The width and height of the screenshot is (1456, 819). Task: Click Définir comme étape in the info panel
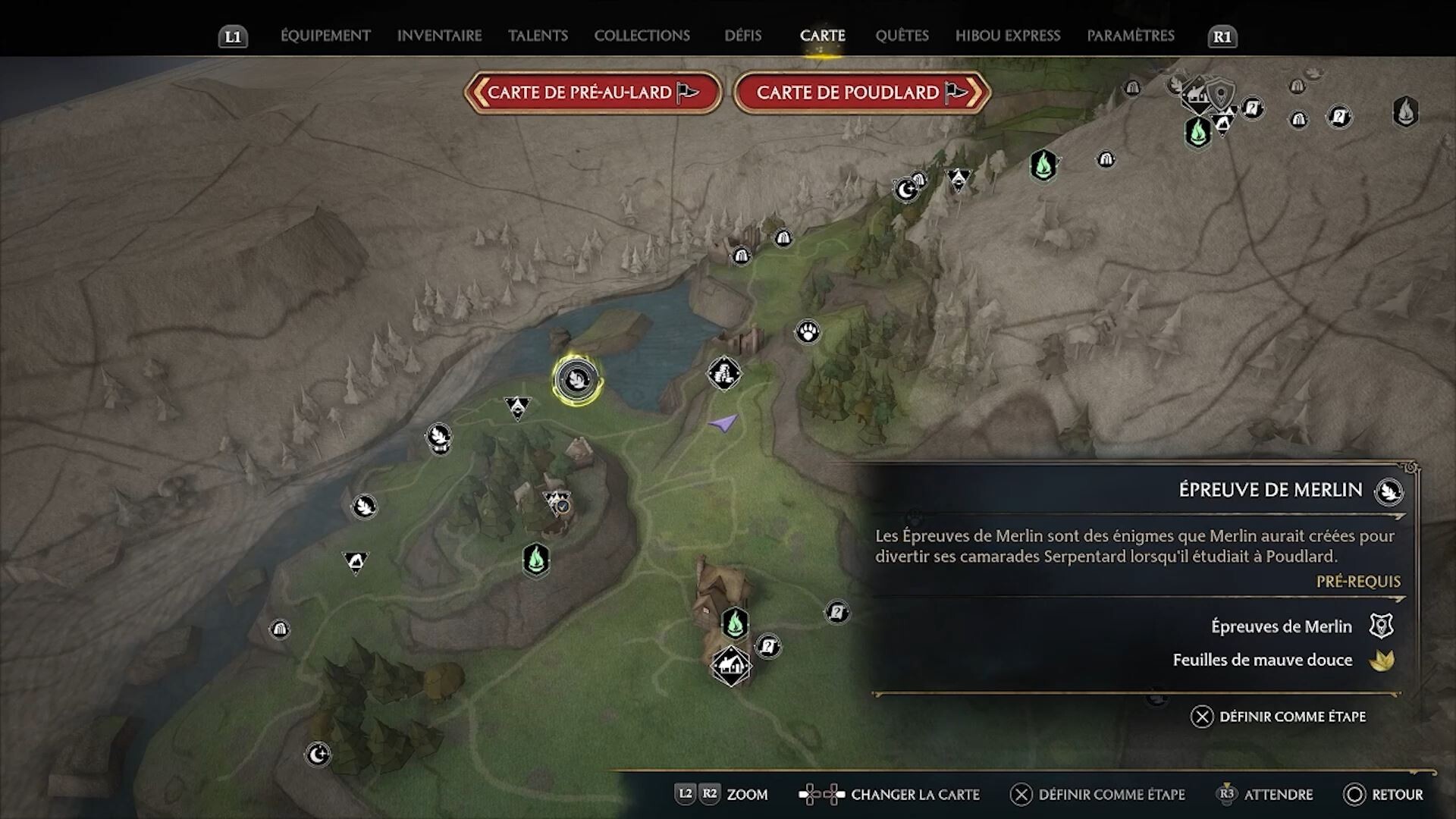(x=1279, y=717)
